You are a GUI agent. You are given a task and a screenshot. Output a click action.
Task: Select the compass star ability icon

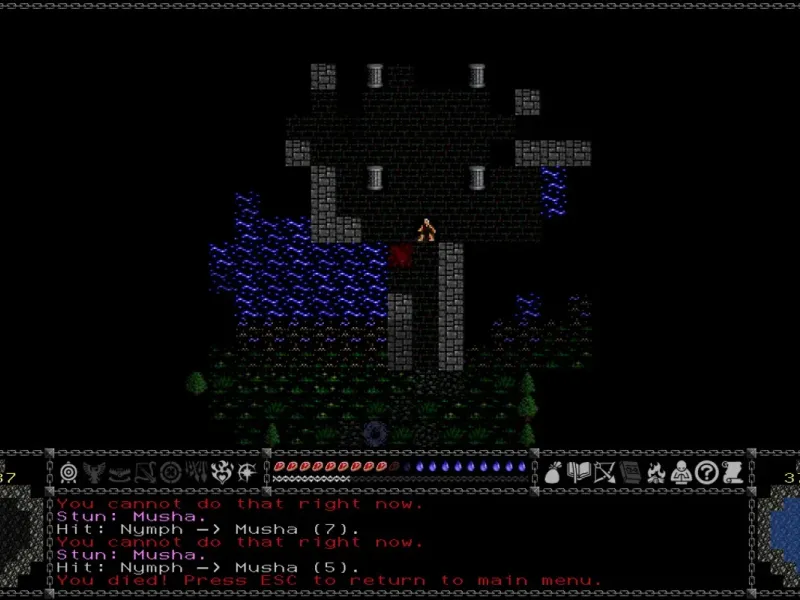point(246,472)
